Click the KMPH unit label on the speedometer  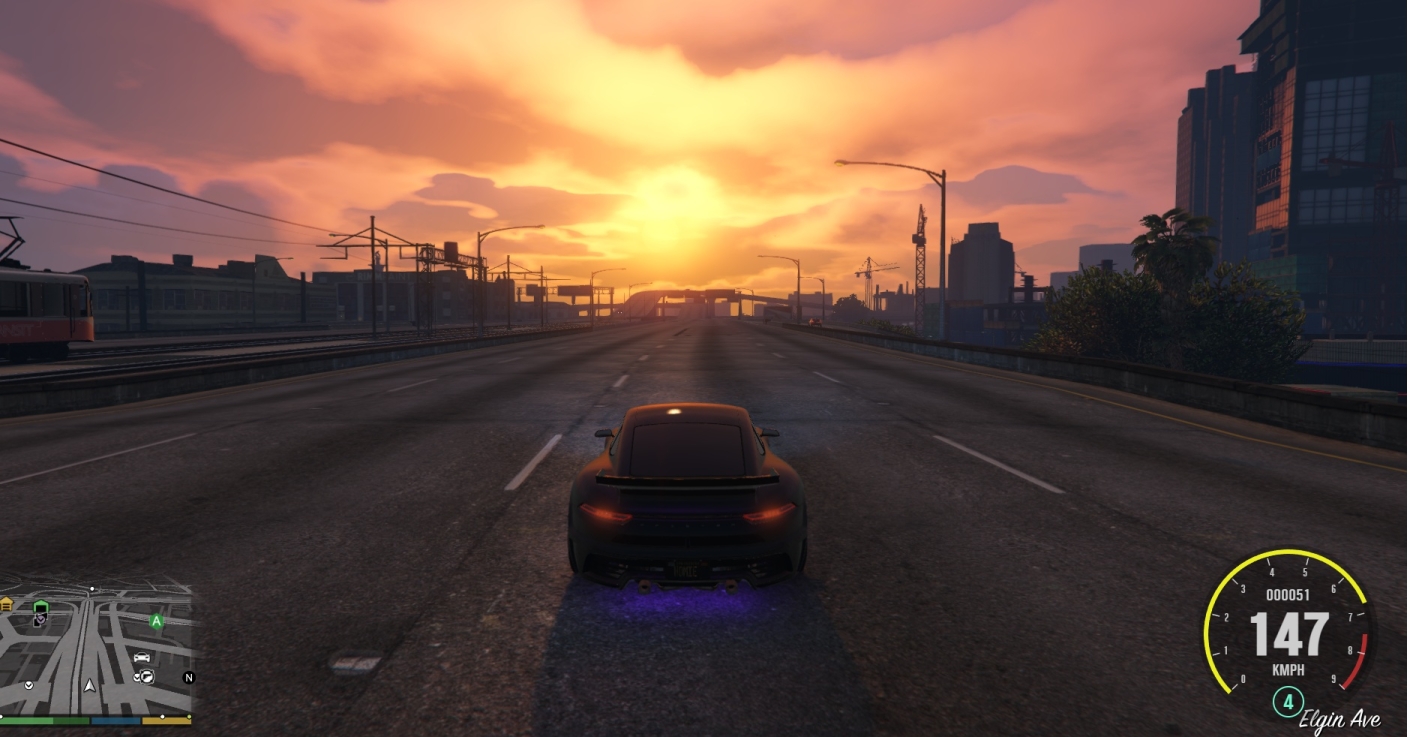[1288, 668]
